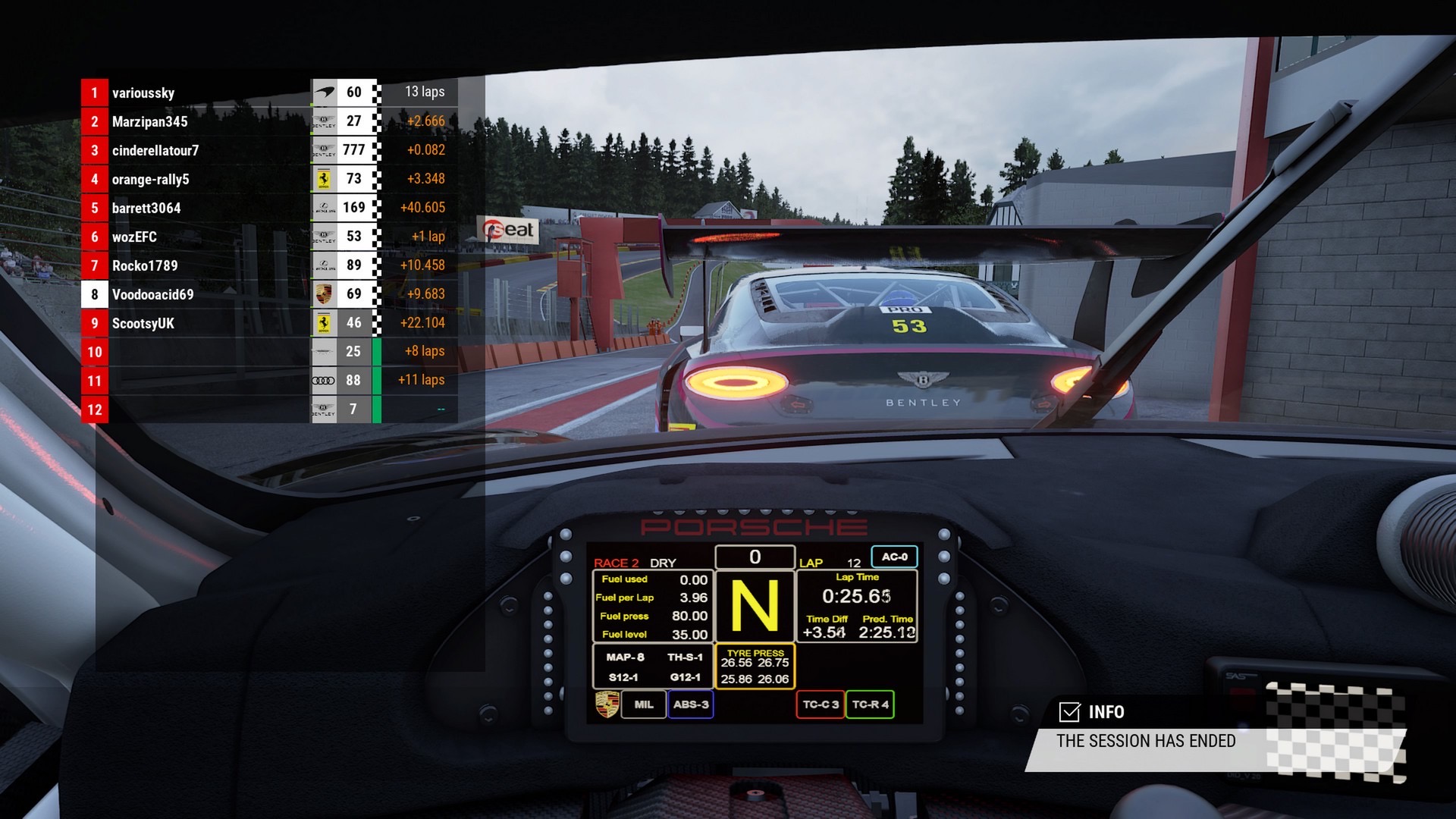Screen dimensions: 1456x819
Task: Click barrett3064 in the standings list
Action: coord(146,208)
